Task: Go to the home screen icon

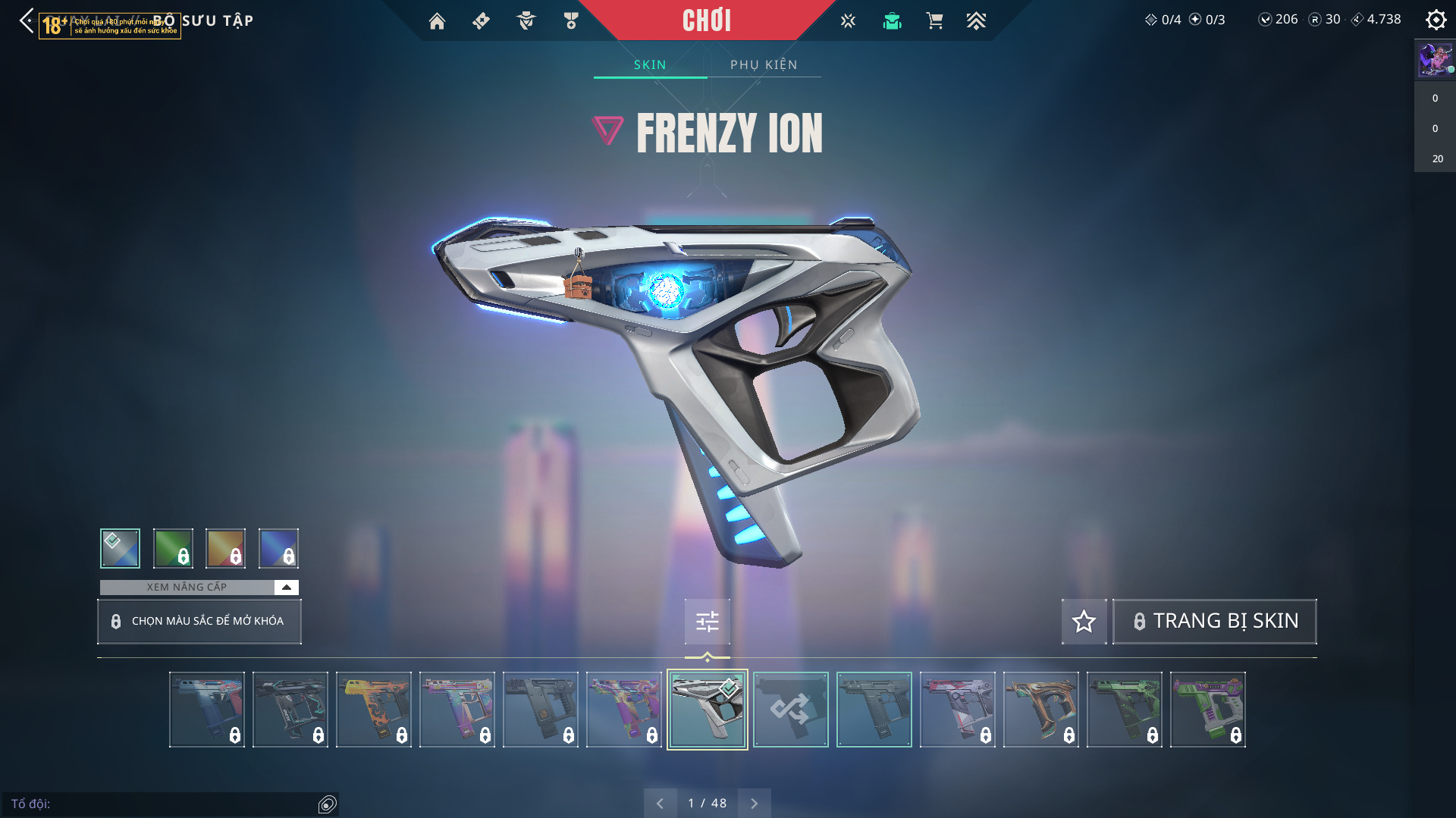Action: pos(437,21)
